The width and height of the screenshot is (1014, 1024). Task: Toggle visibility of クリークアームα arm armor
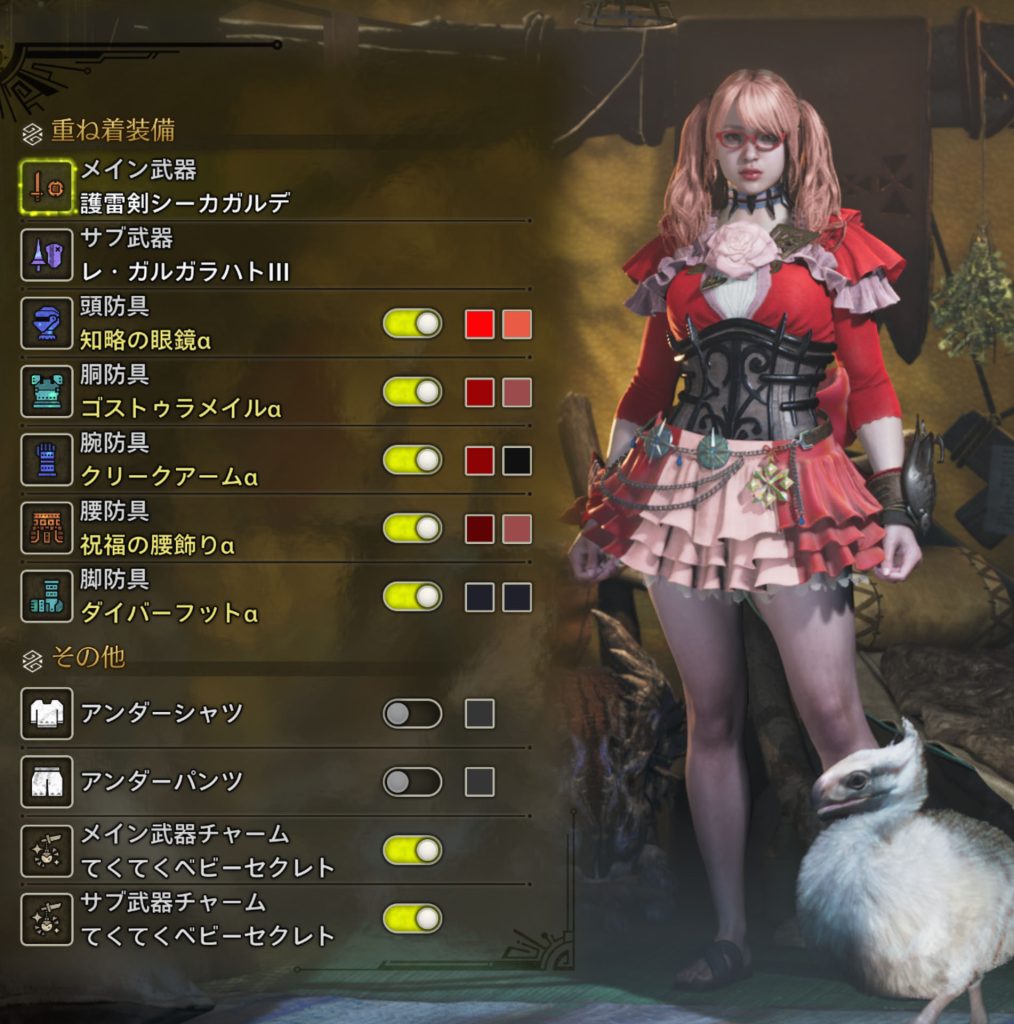[412, 460]
